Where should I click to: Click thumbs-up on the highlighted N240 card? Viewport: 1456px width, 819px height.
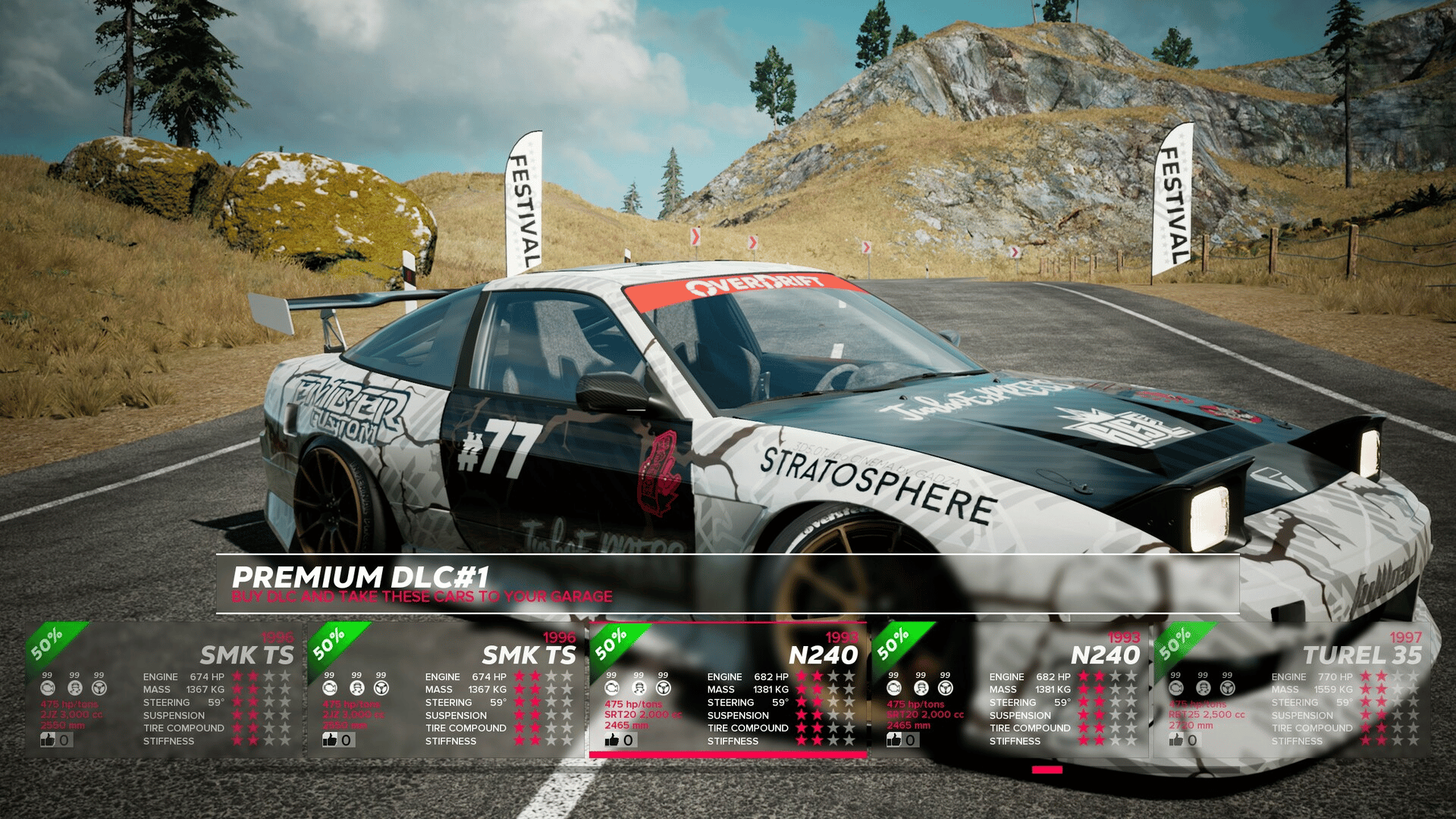pyautogui.click(x=612, y=739)
